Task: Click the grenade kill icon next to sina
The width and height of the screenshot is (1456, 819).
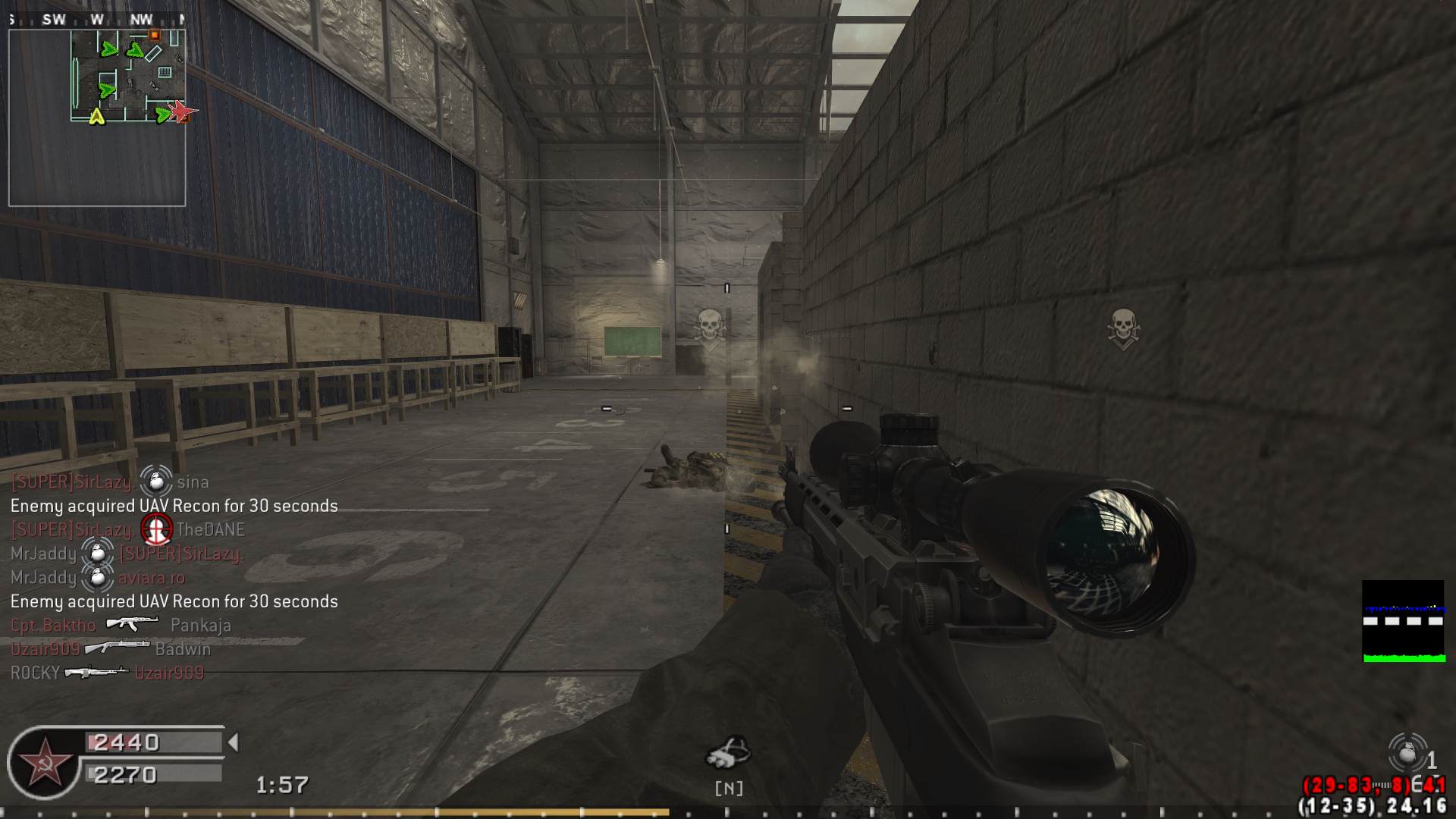Action: pos(155,480)
